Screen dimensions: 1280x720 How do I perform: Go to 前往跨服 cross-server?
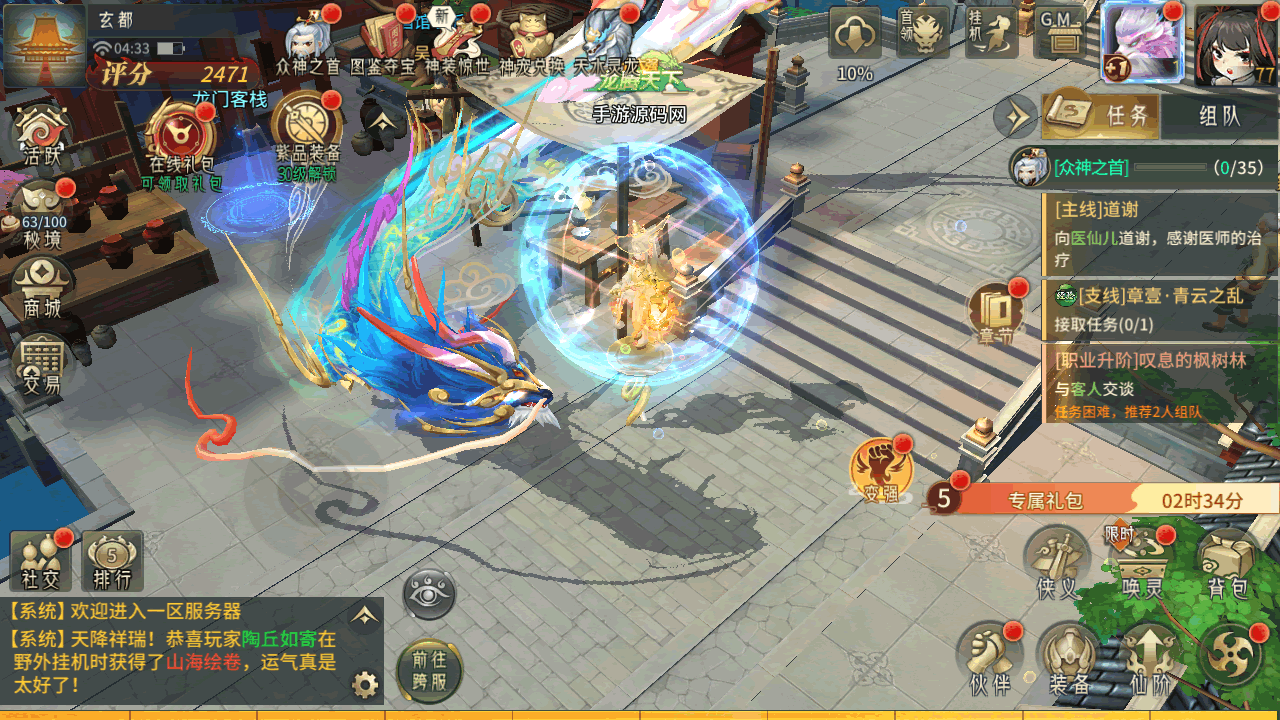point(429,669)
